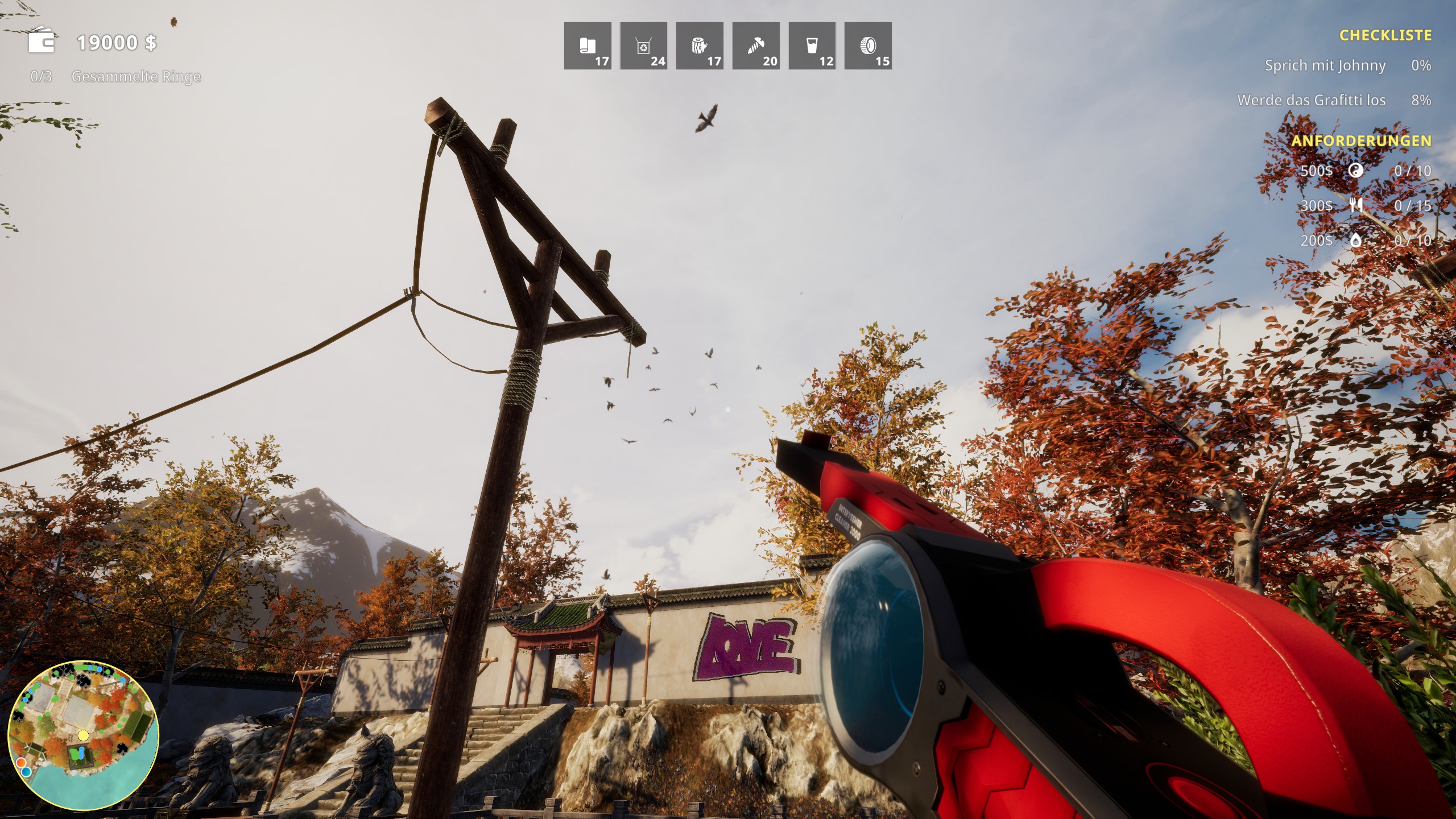Choose the wood log resource slot
Image resolution: width=1456 pixels, height=819 pixels.
700,46
